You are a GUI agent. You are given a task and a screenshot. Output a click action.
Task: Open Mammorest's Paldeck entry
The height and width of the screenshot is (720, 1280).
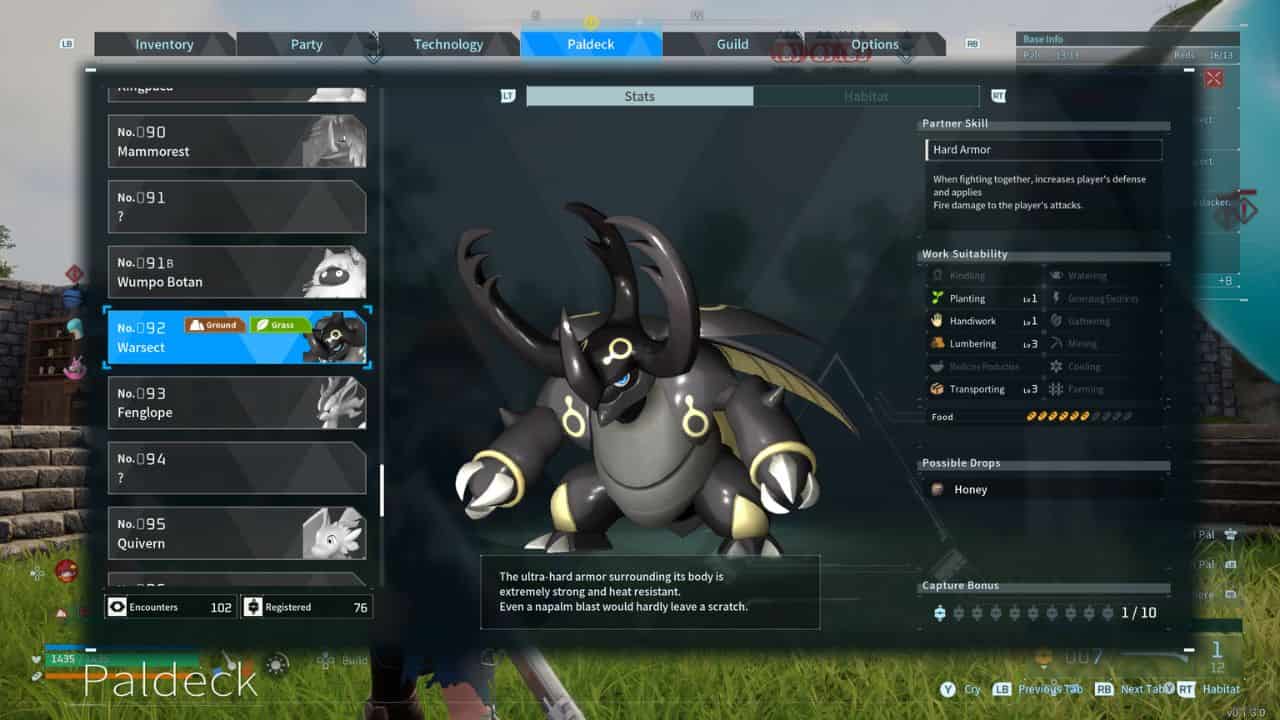click(x=237, y=140)
